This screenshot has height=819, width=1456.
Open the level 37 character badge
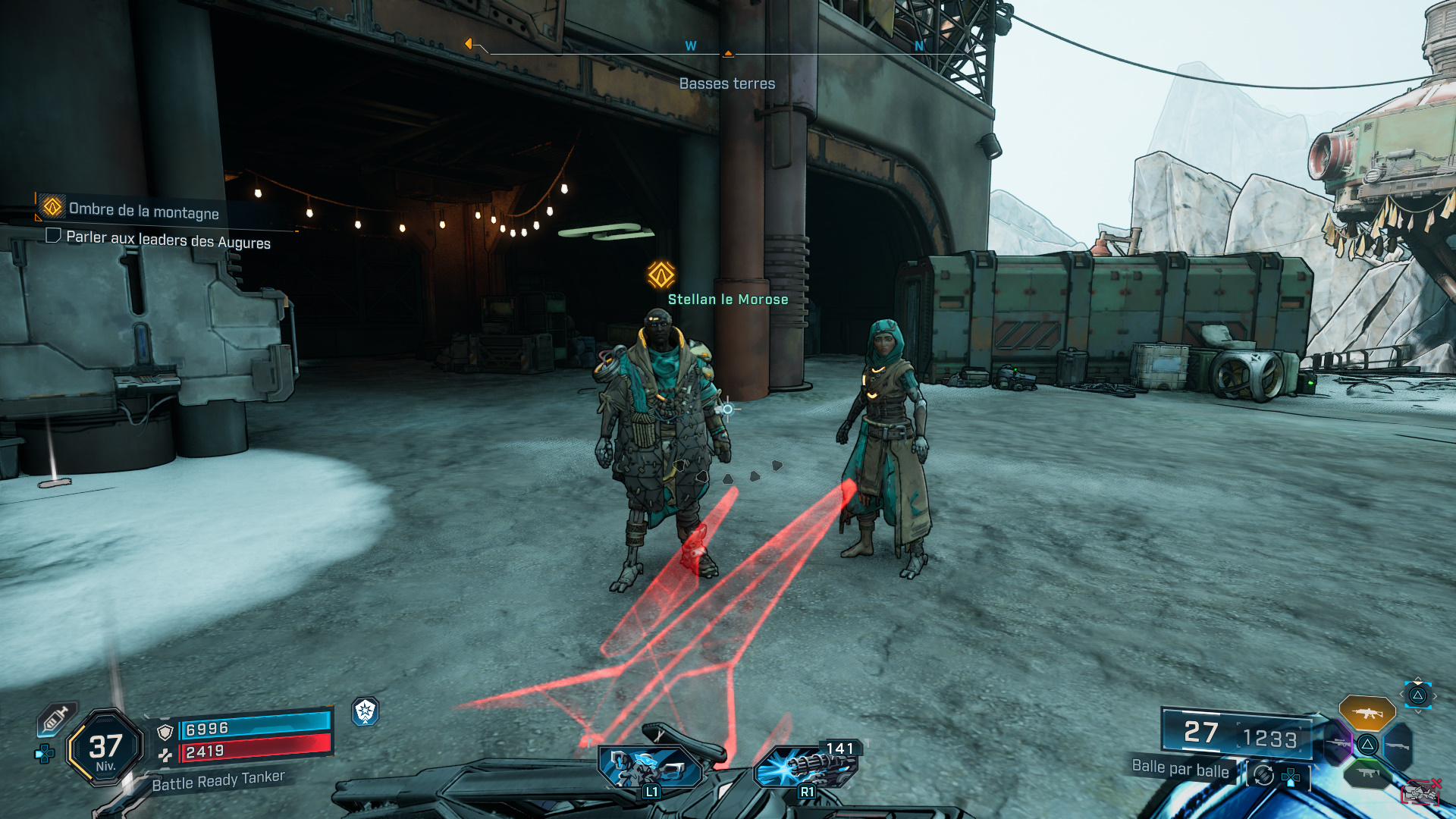coord(105,748)
